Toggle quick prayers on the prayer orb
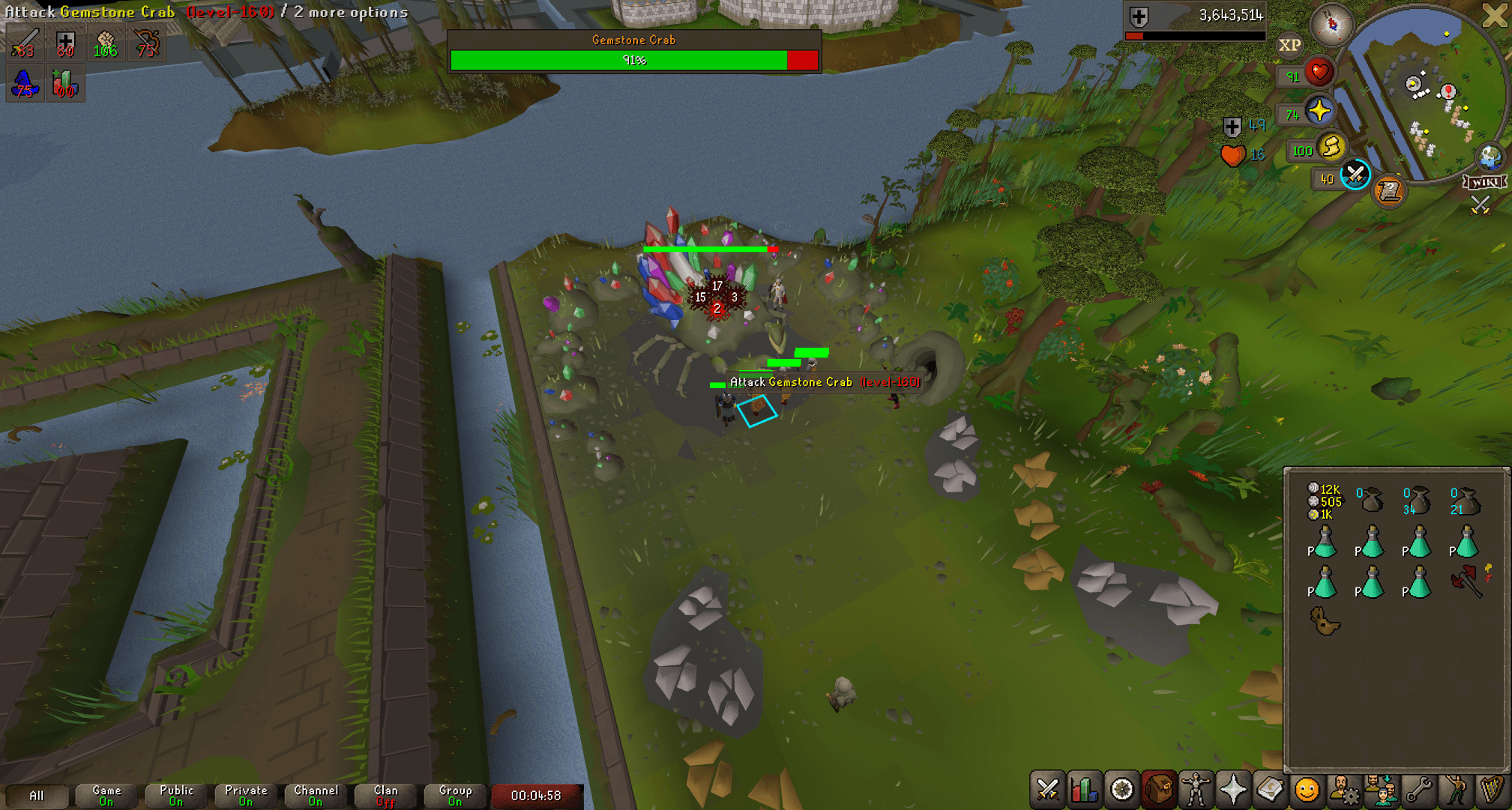The width and height of the screenshot is (1512, 810). 1320,111
